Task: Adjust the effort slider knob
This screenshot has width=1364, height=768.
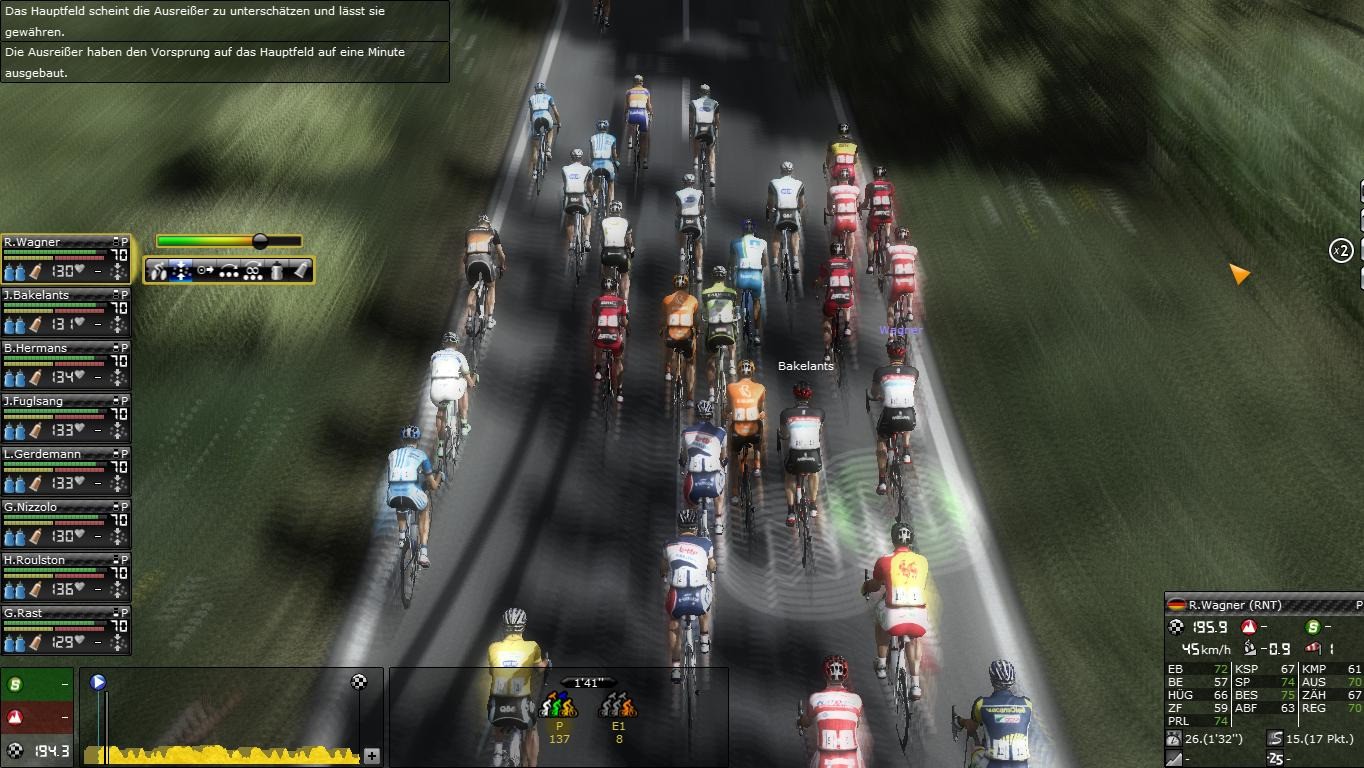Action: click(x=260, y=241)
